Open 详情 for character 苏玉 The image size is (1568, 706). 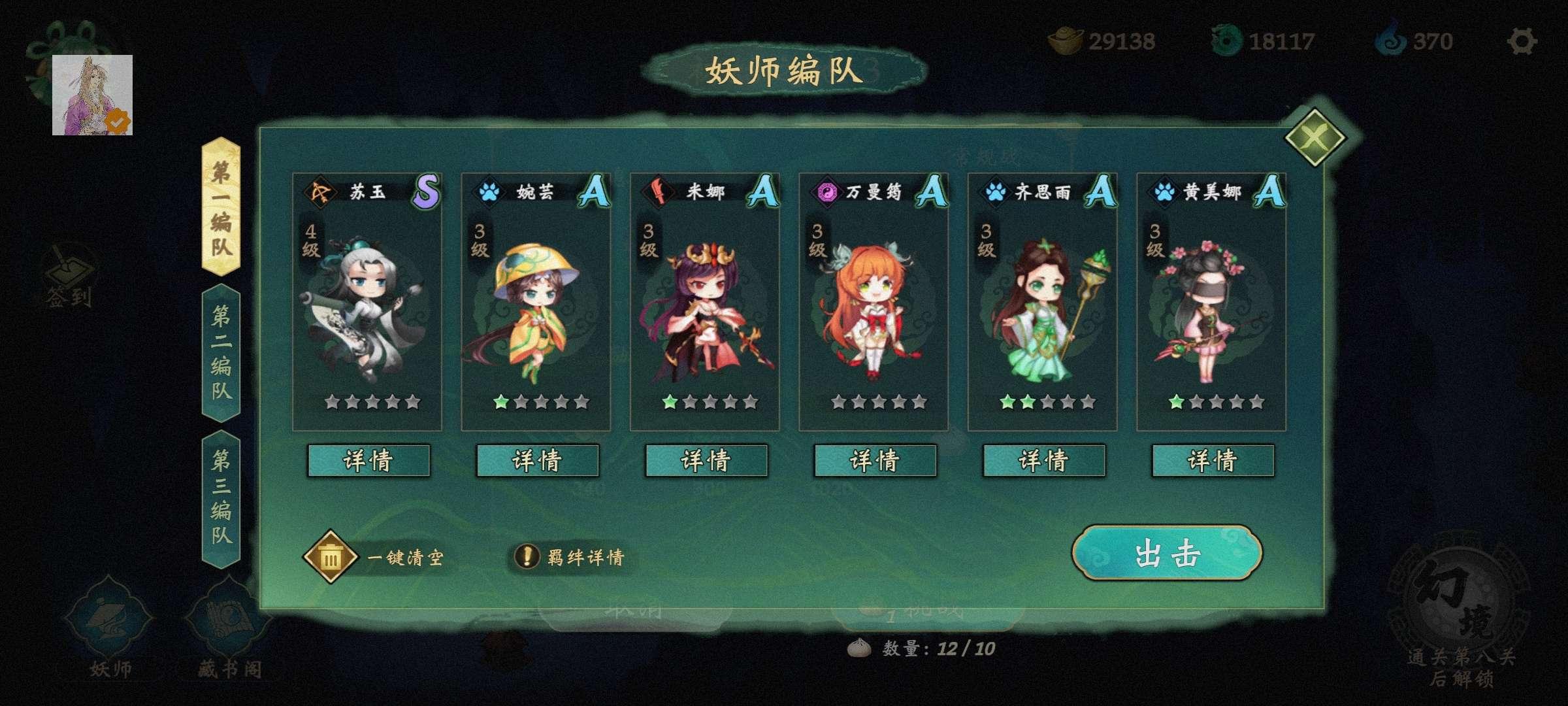point(369,460)
